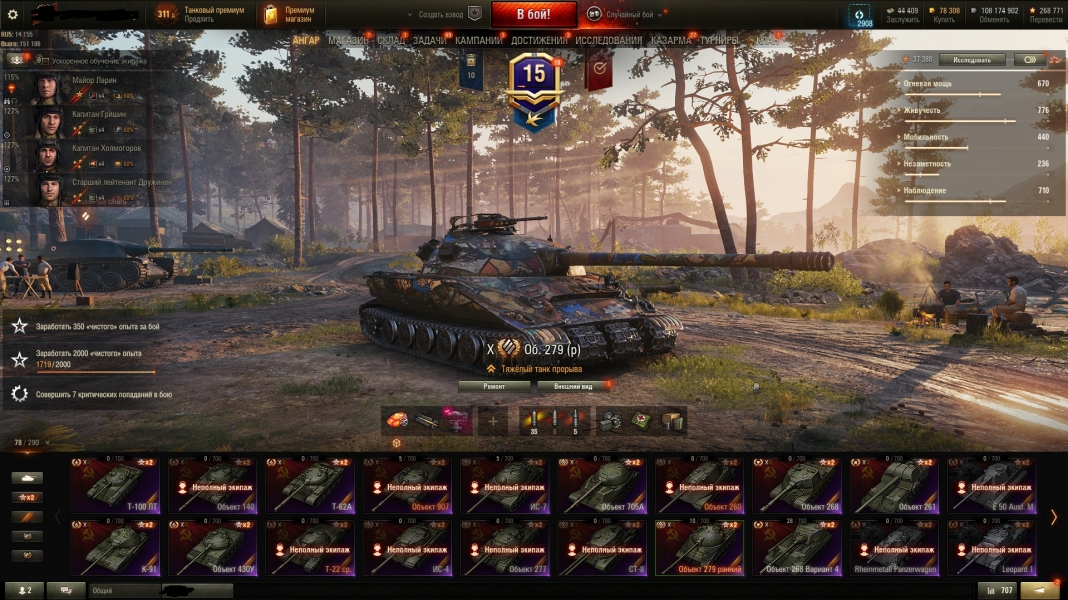Switch to the Склад tab
Screen dimensions: 1068x600
(x=391, y=41)
